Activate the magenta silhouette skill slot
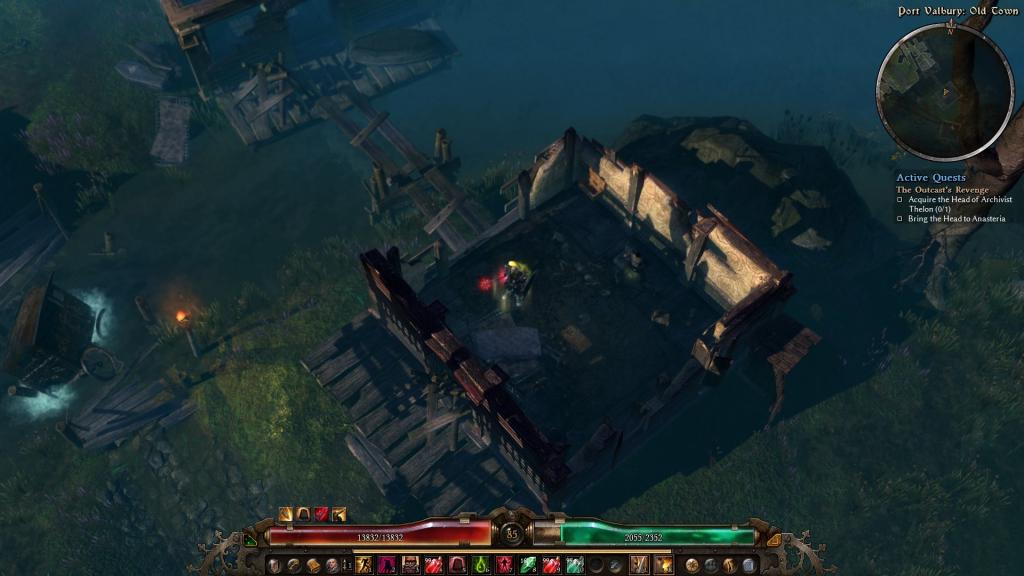 tap(388, 566)
